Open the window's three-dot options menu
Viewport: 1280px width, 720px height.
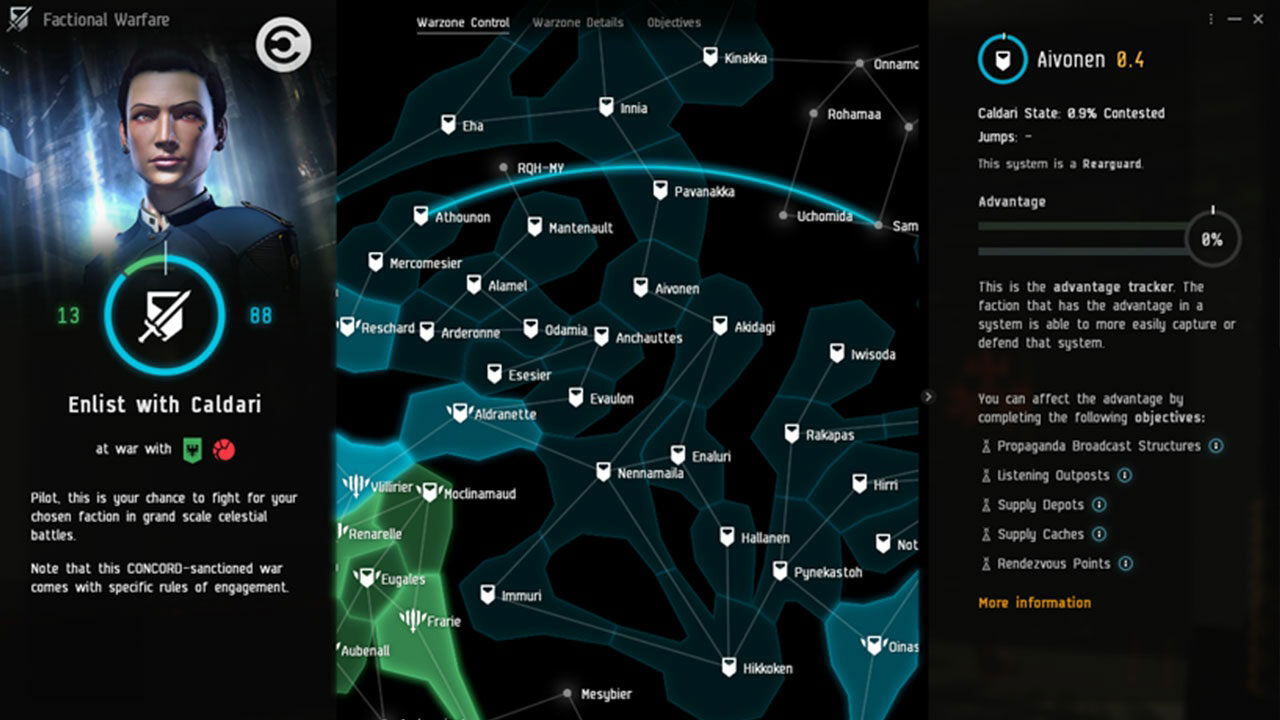[1211, 19]
